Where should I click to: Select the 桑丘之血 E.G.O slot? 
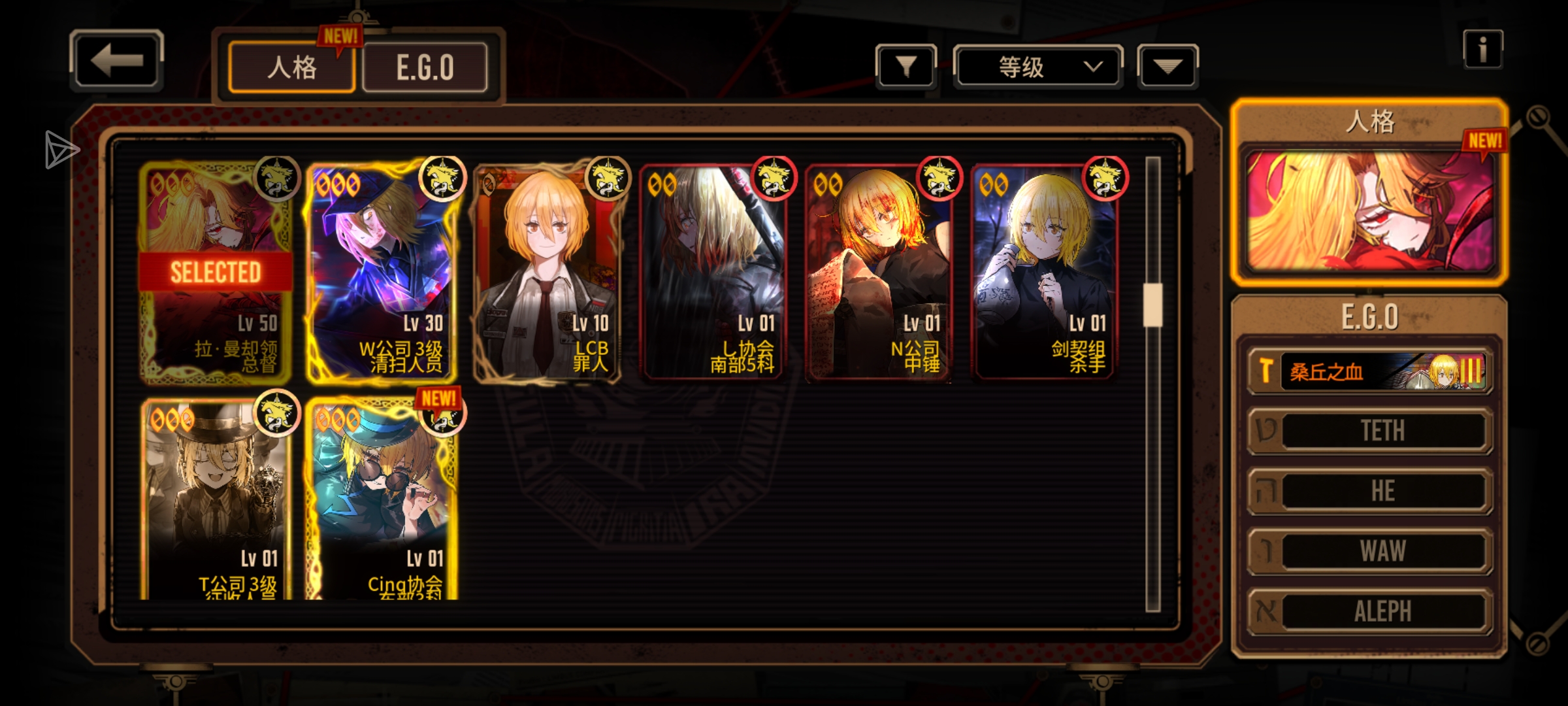coord(1370,372)
